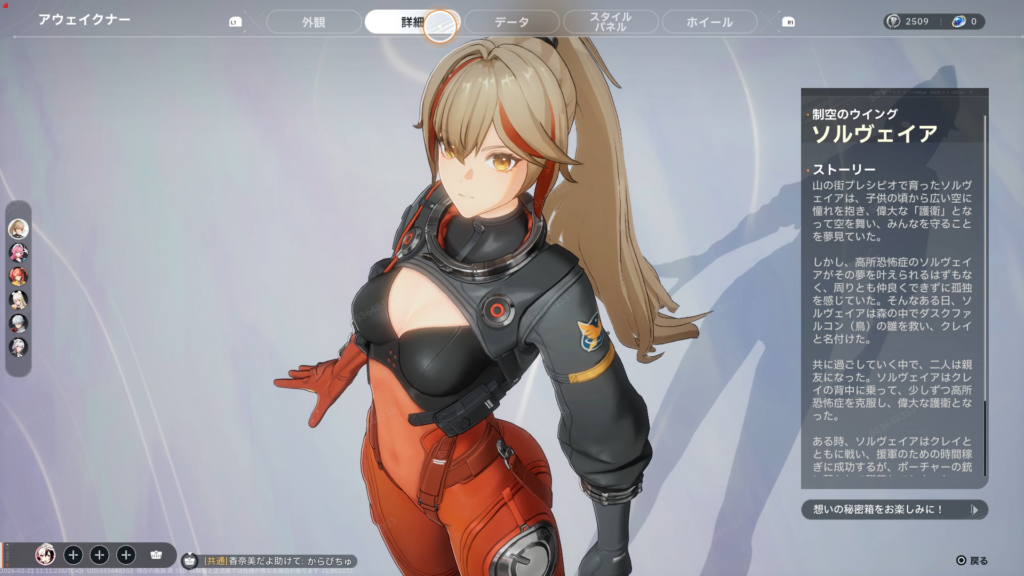Switch to the スタイルパネル tab
The image size is (1024, 576).
pos(610,22)
